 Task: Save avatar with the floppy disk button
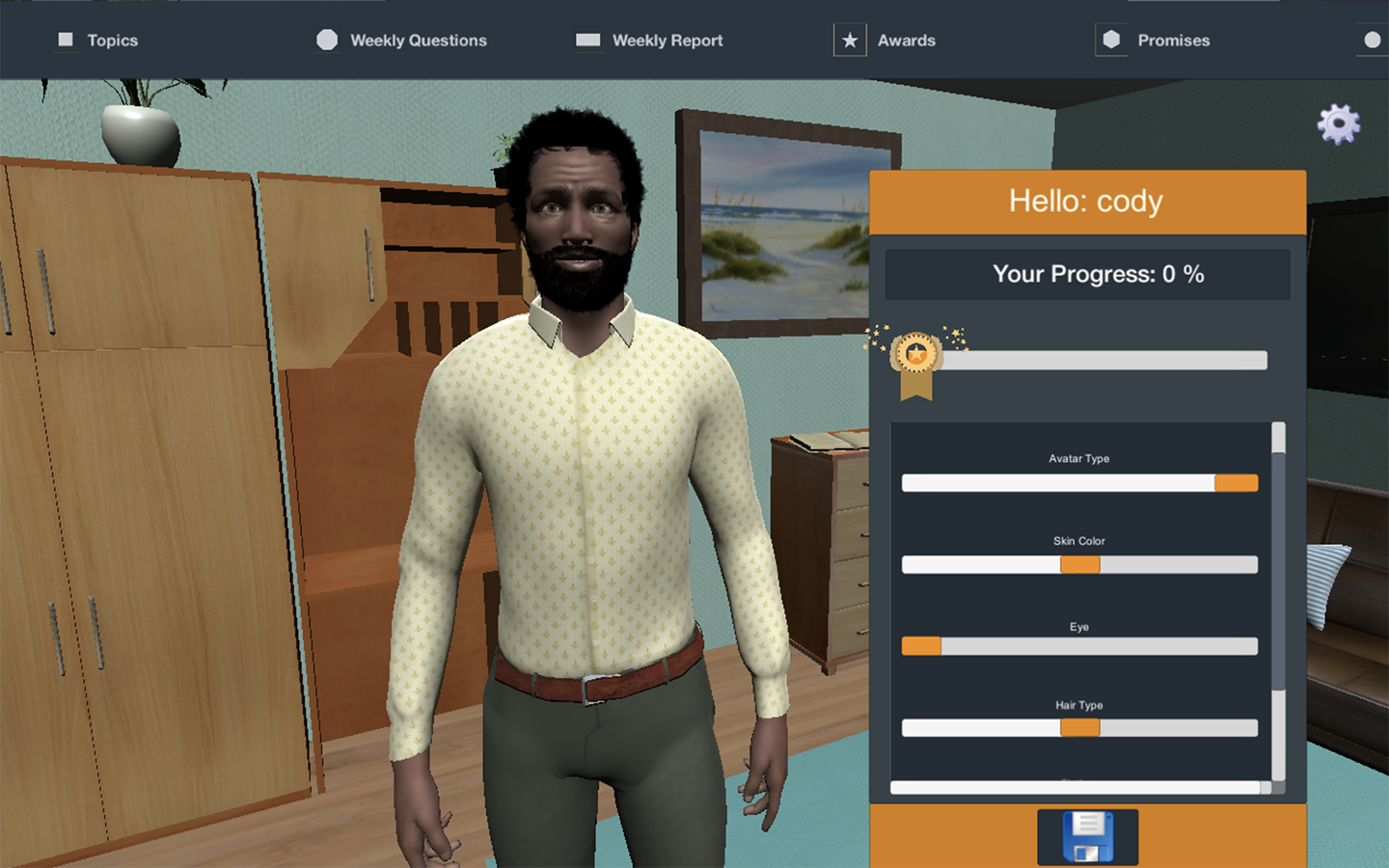1087,836
